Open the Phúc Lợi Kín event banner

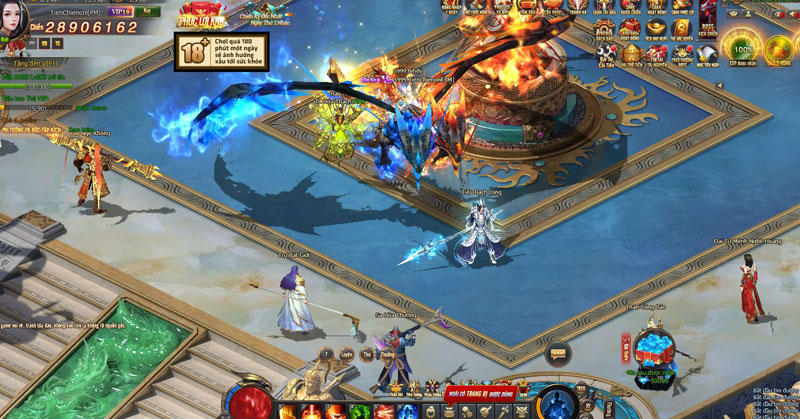(200, 17)
